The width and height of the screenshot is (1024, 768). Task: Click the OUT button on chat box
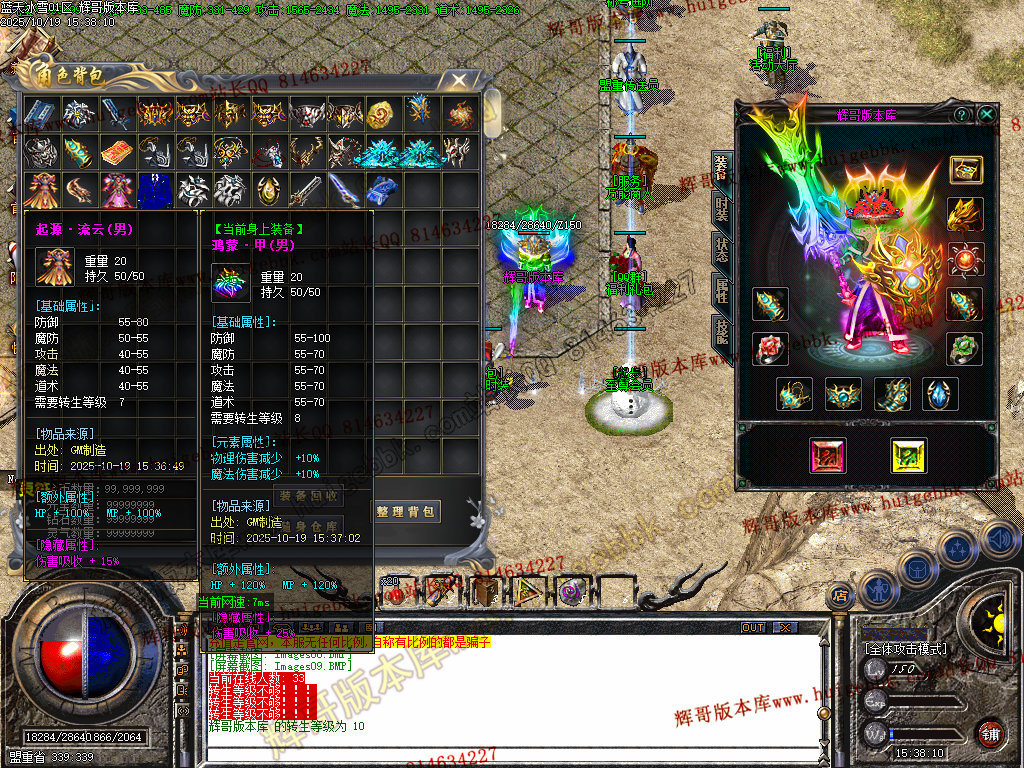click(753, 628)
